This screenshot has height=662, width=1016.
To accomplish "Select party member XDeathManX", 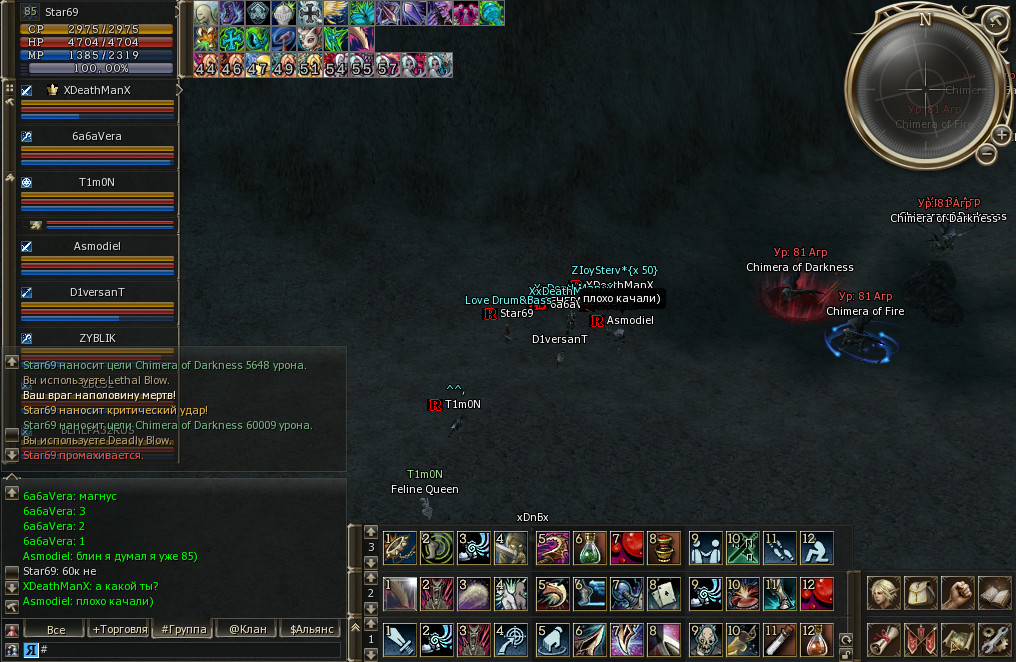I will (97, 90).
